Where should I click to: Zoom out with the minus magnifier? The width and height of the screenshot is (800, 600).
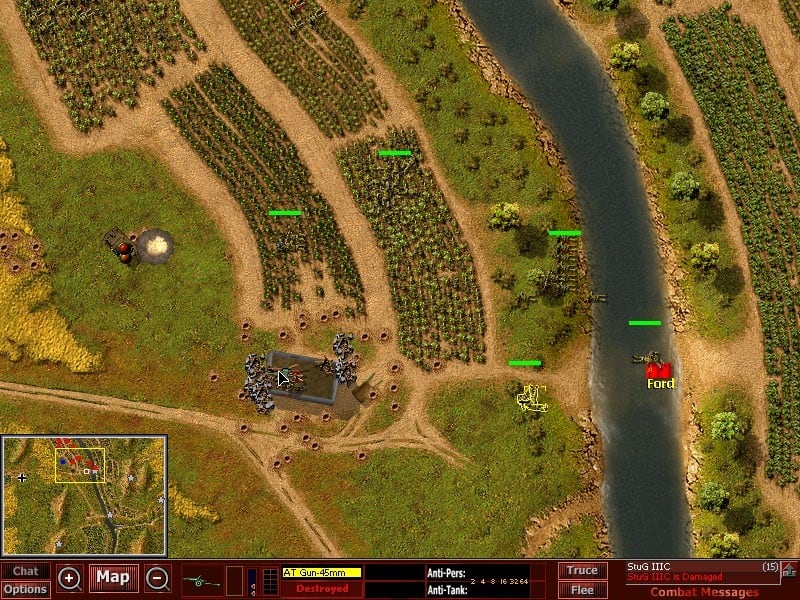[157, 578]
